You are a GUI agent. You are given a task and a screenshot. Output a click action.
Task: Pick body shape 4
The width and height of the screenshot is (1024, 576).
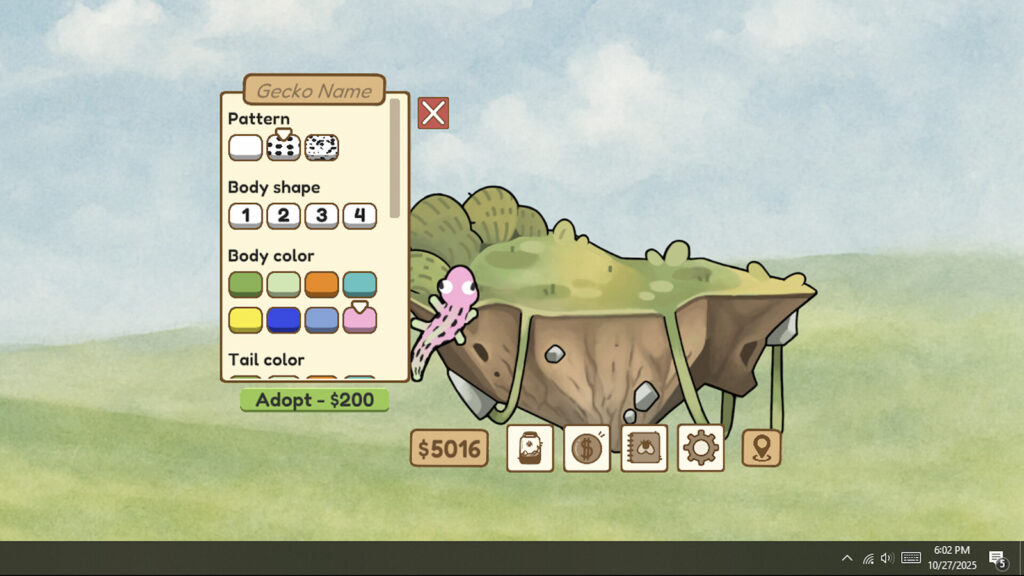(360, 215)
